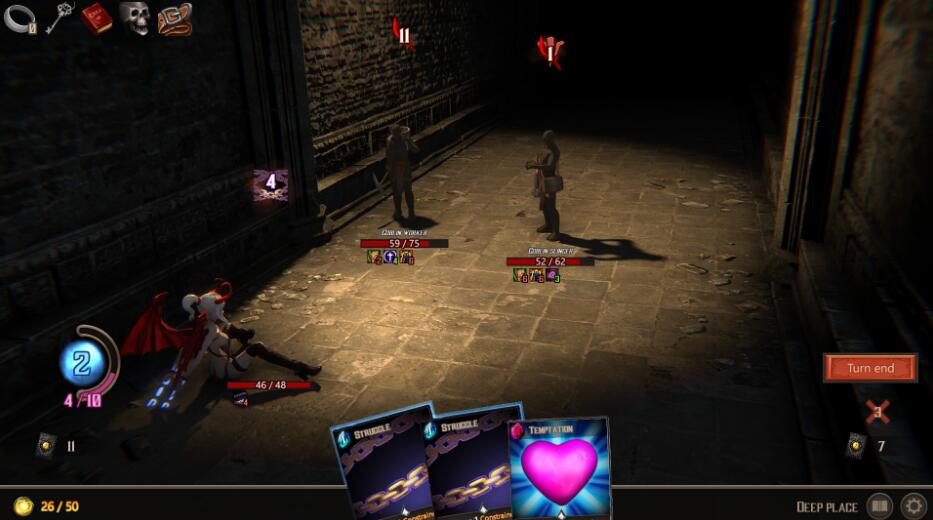Screen dimensions: 933x520
Task: View the exhausted cards red X pile
Action: tap(877, 411)
